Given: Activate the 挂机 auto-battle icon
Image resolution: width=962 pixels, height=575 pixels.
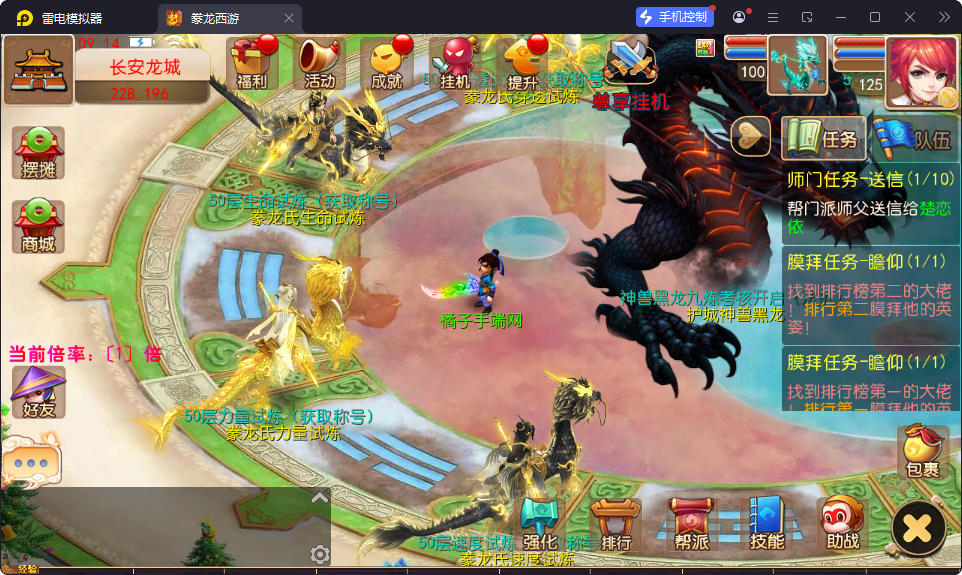Looking at the screenshot, I should [x=455, y=64].
